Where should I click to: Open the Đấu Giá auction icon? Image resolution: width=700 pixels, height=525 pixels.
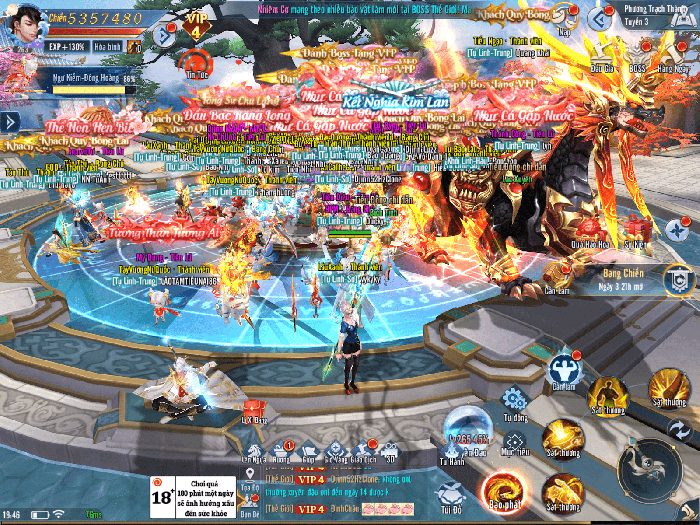pos(601,55)
